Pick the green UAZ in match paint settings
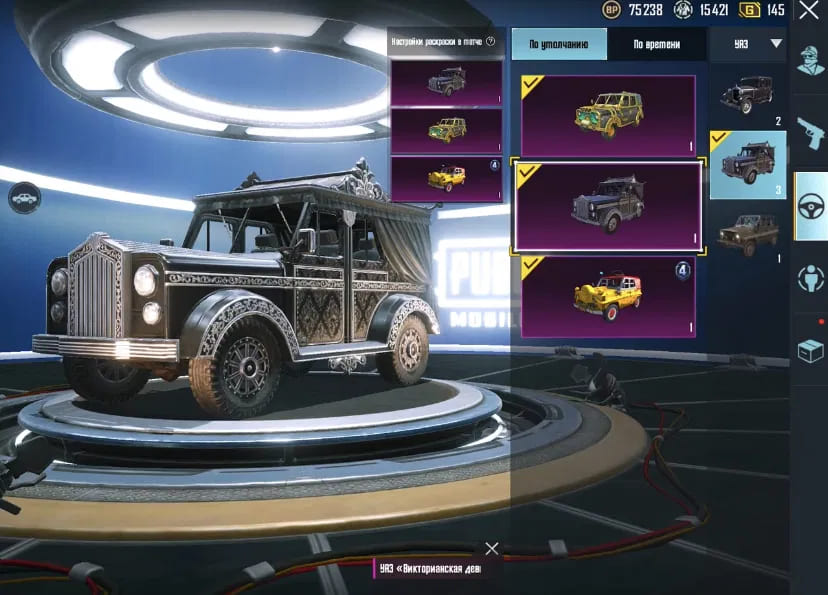The height and width of the screenshot is (595, 828). [x=446, y=130]
